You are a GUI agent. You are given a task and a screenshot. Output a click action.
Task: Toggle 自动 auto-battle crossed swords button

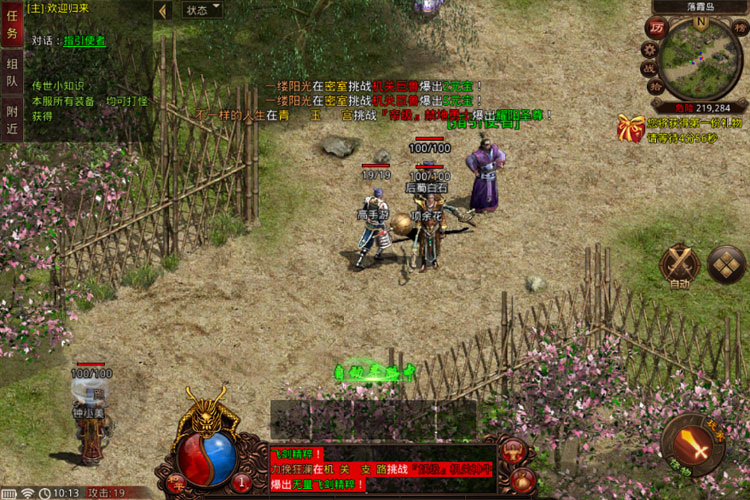[680, 265]
